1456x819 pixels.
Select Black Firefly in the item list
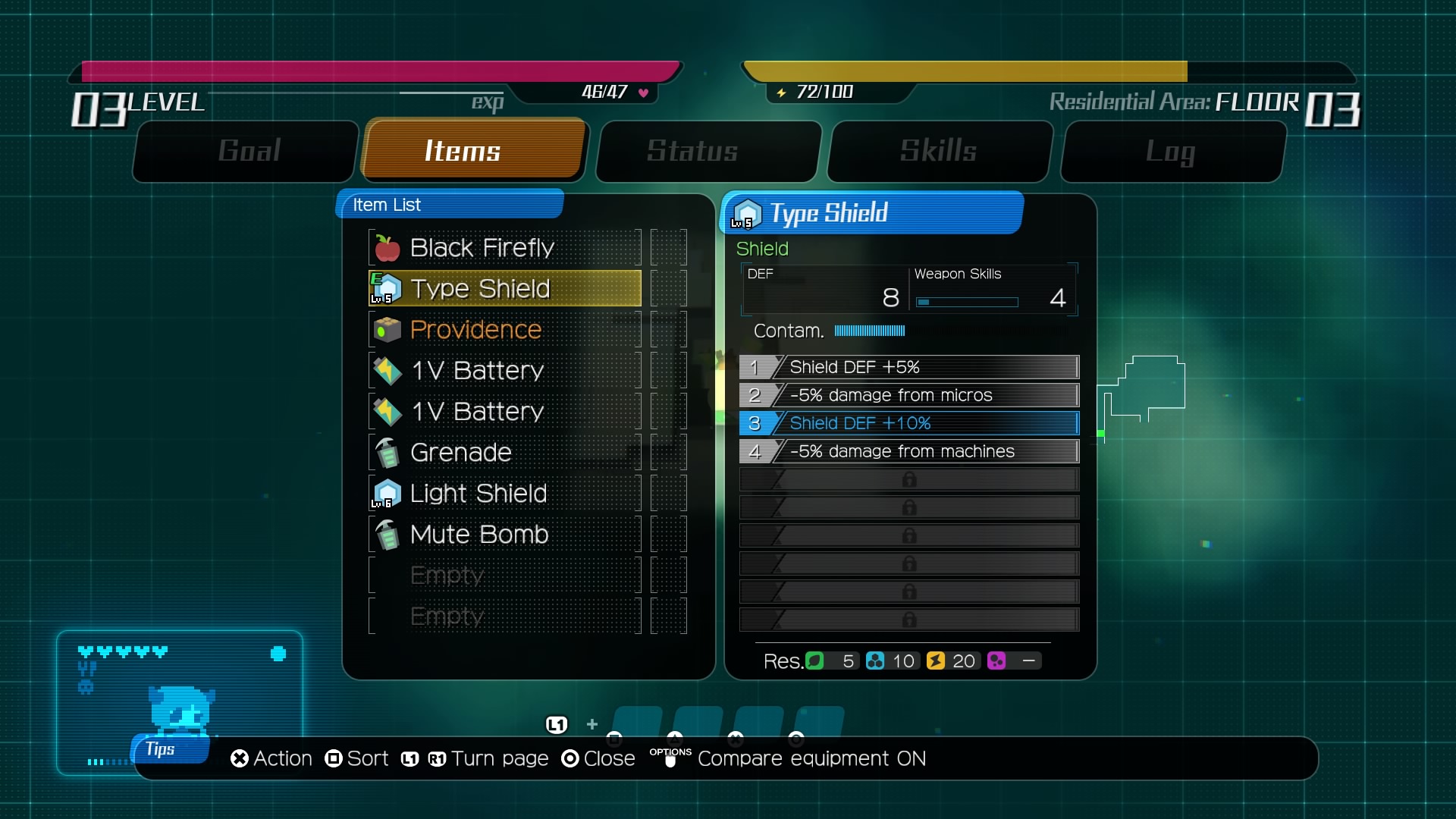point(504,248)
